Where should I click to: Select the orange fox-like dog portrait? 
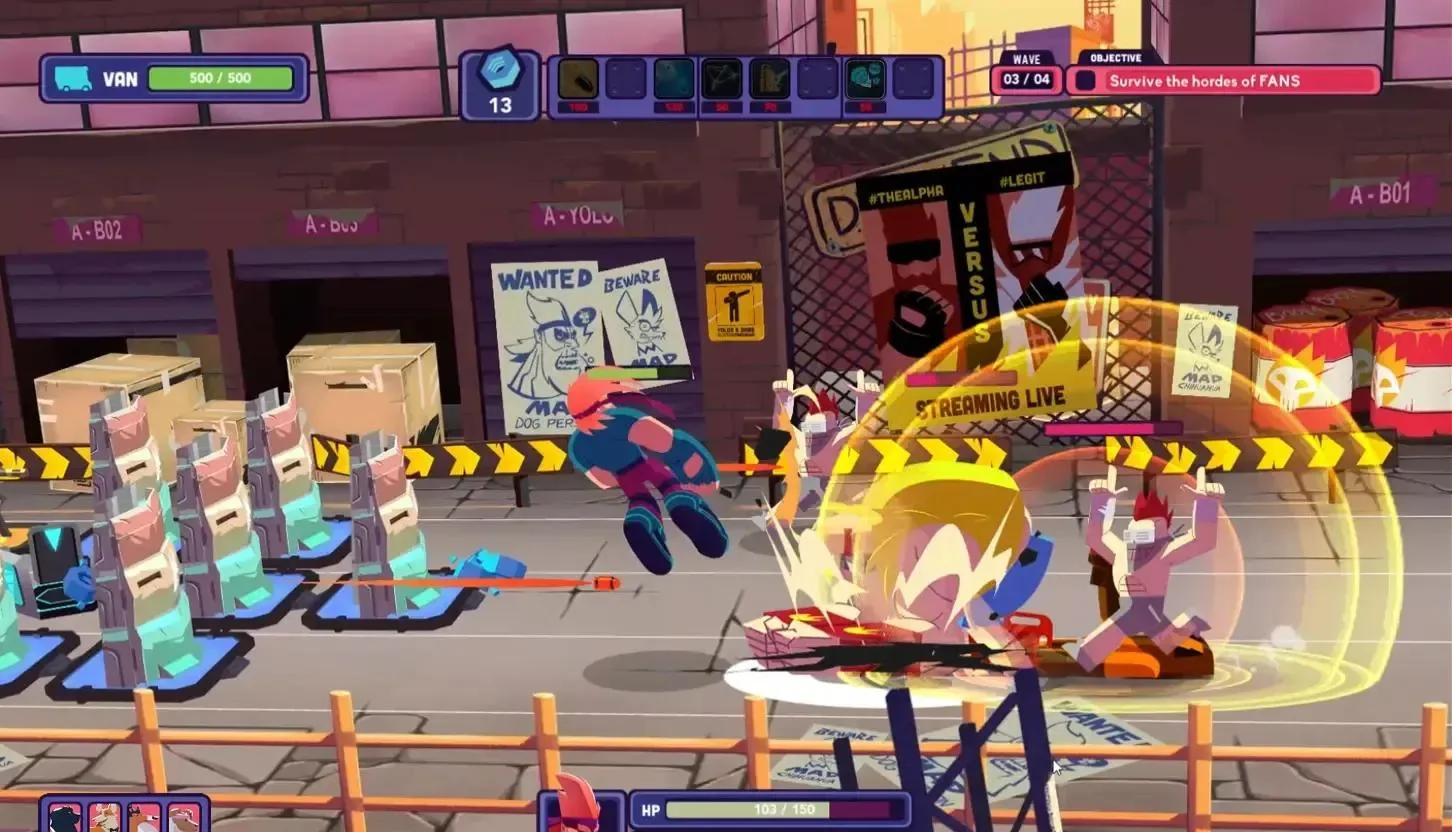[x=144, y=819]
